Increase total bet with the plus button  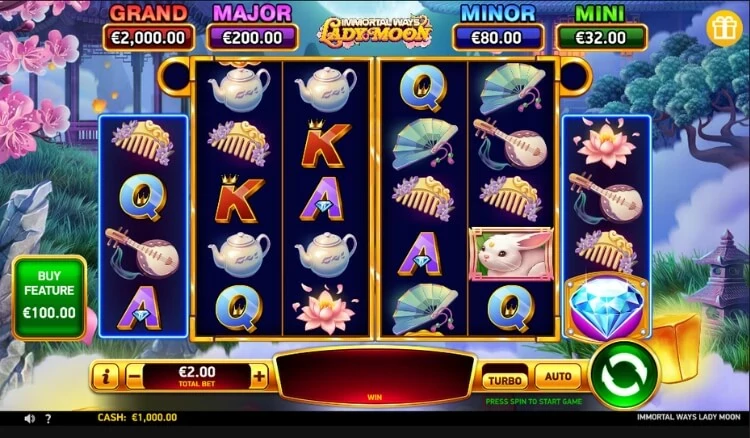(x=259, y=376)
